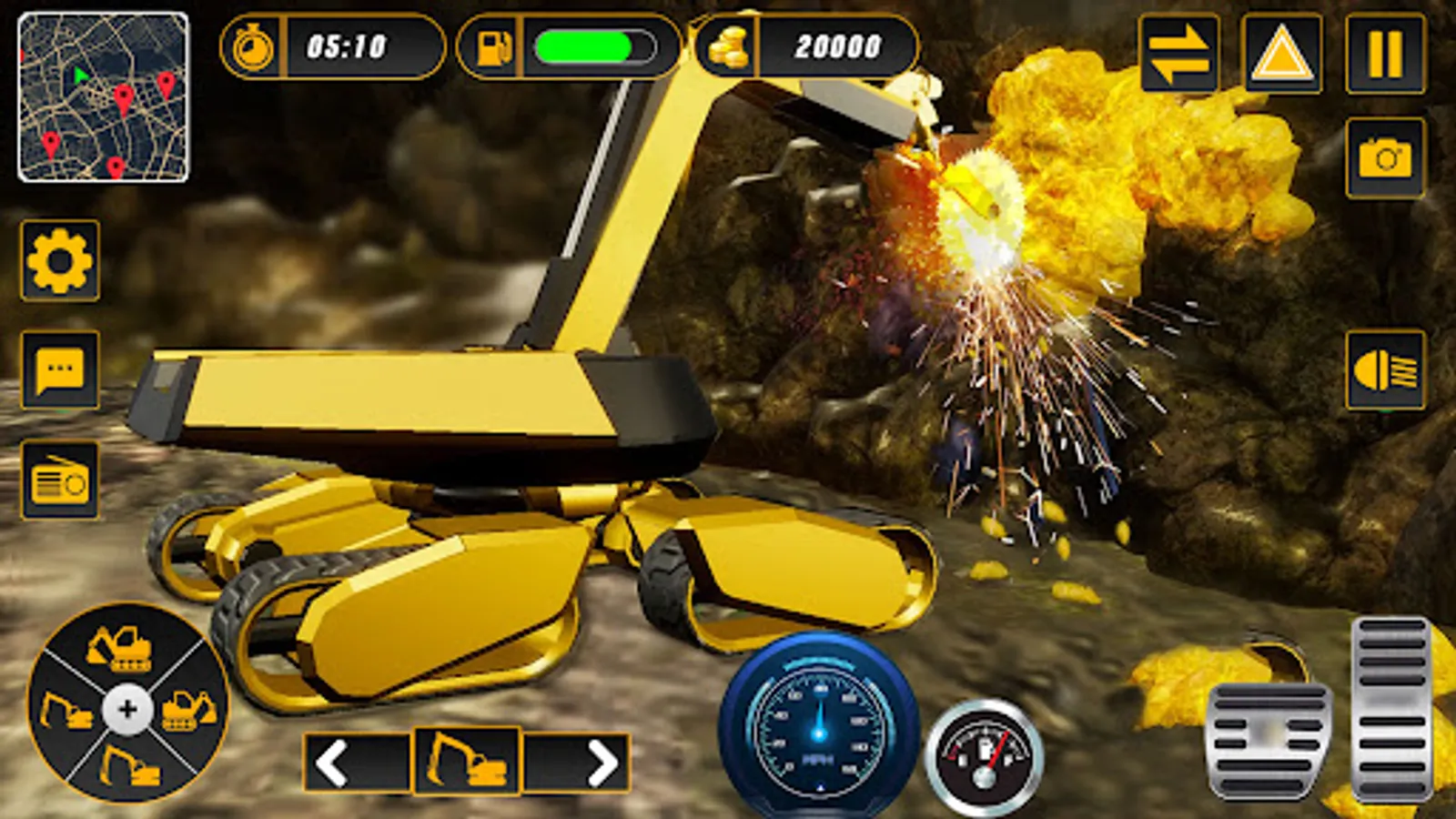Open the gear settings button
This screenshot has width=1456, height=819.
click(60, 261)
